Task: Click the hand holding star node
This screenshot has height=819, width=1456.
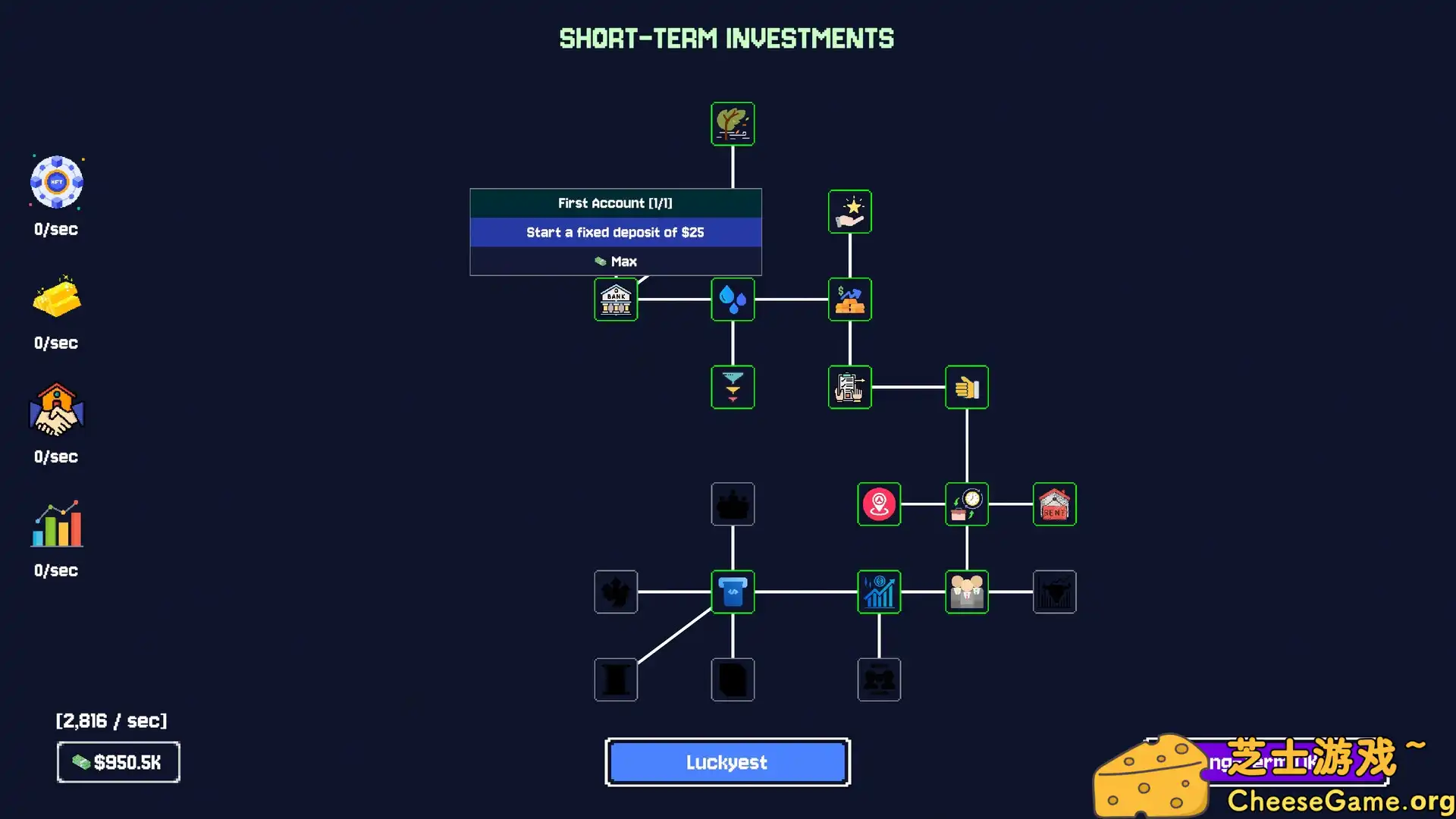Action: tap(850, 212)
